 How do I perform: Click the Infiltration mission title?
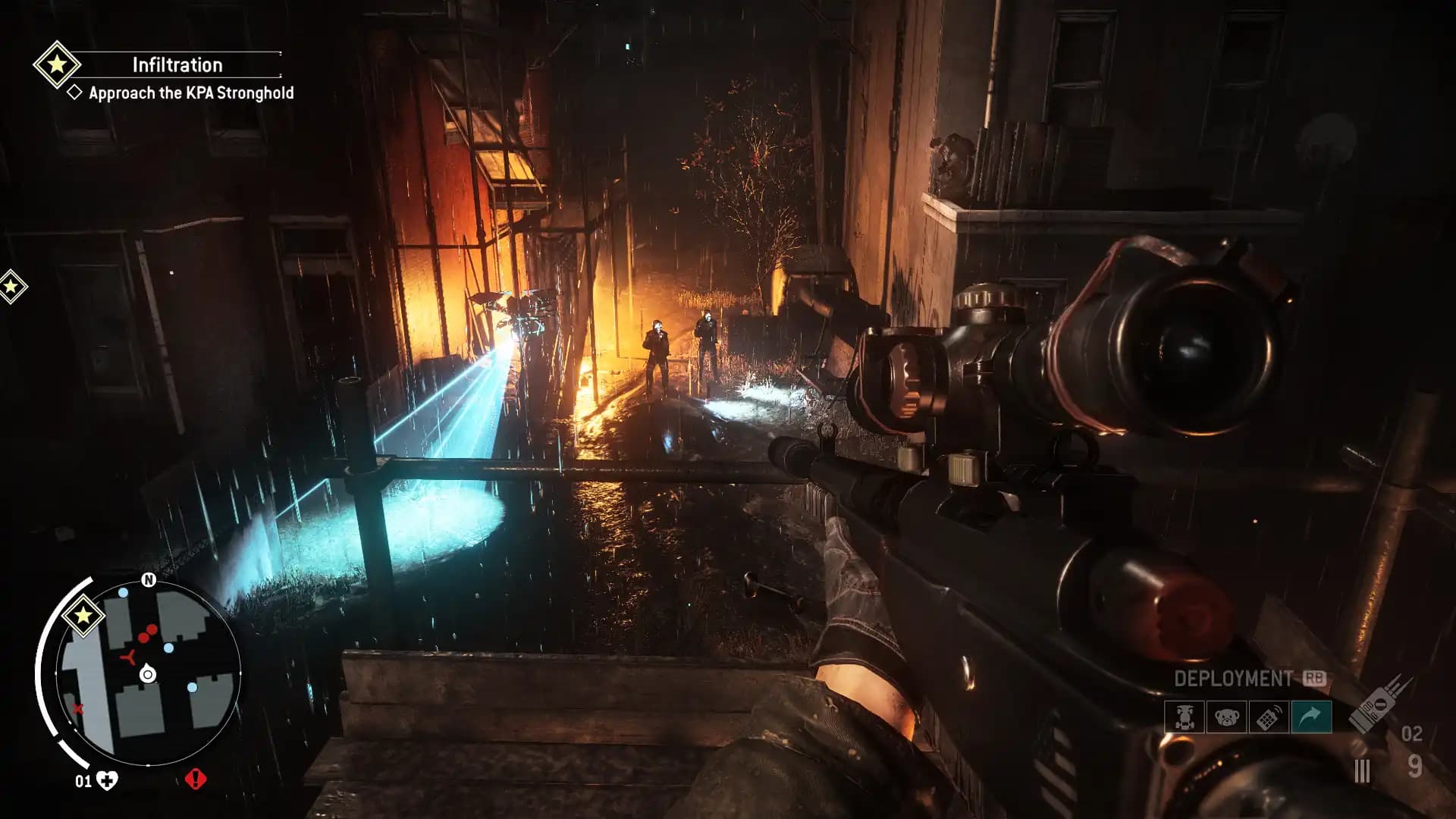pos(176,64)
